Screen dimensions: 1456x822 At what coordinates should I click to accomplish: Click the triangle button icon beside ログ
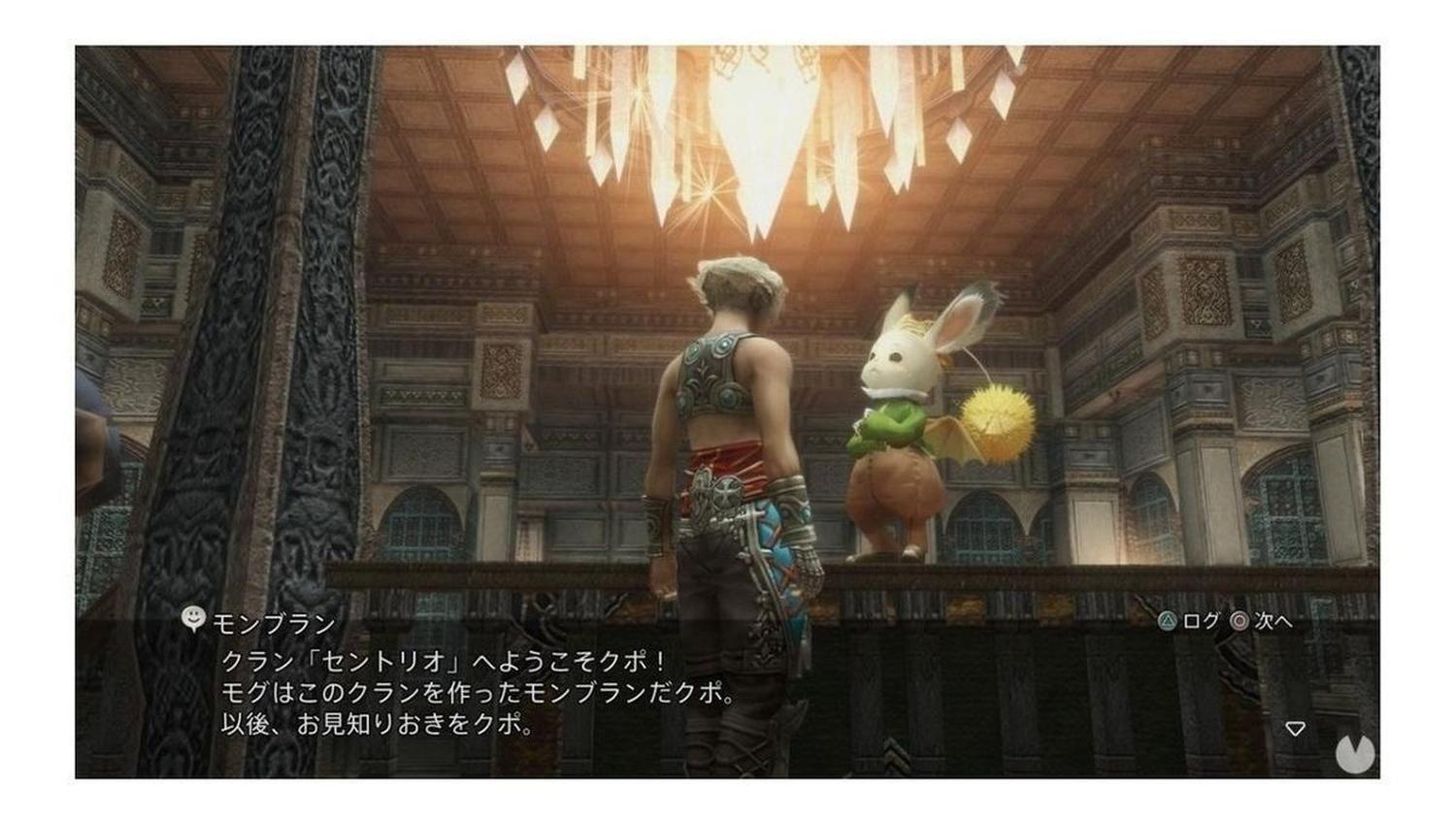[x=1167, y=620]
